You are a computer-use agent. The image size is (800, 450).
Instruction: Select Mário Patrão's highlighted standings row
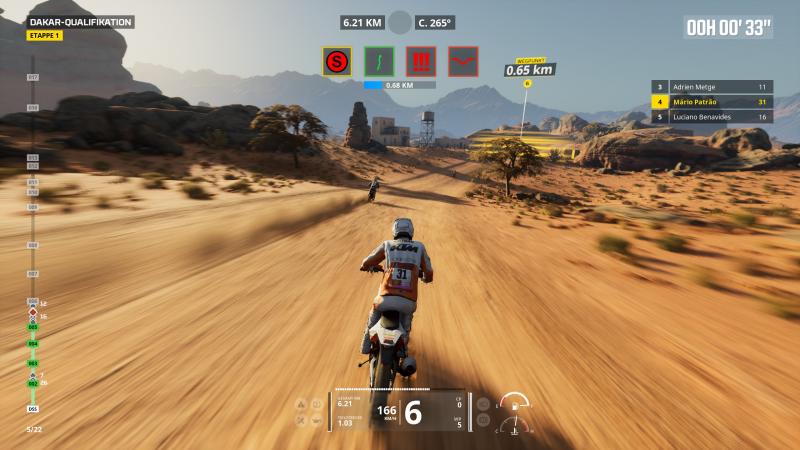(712, 102)
